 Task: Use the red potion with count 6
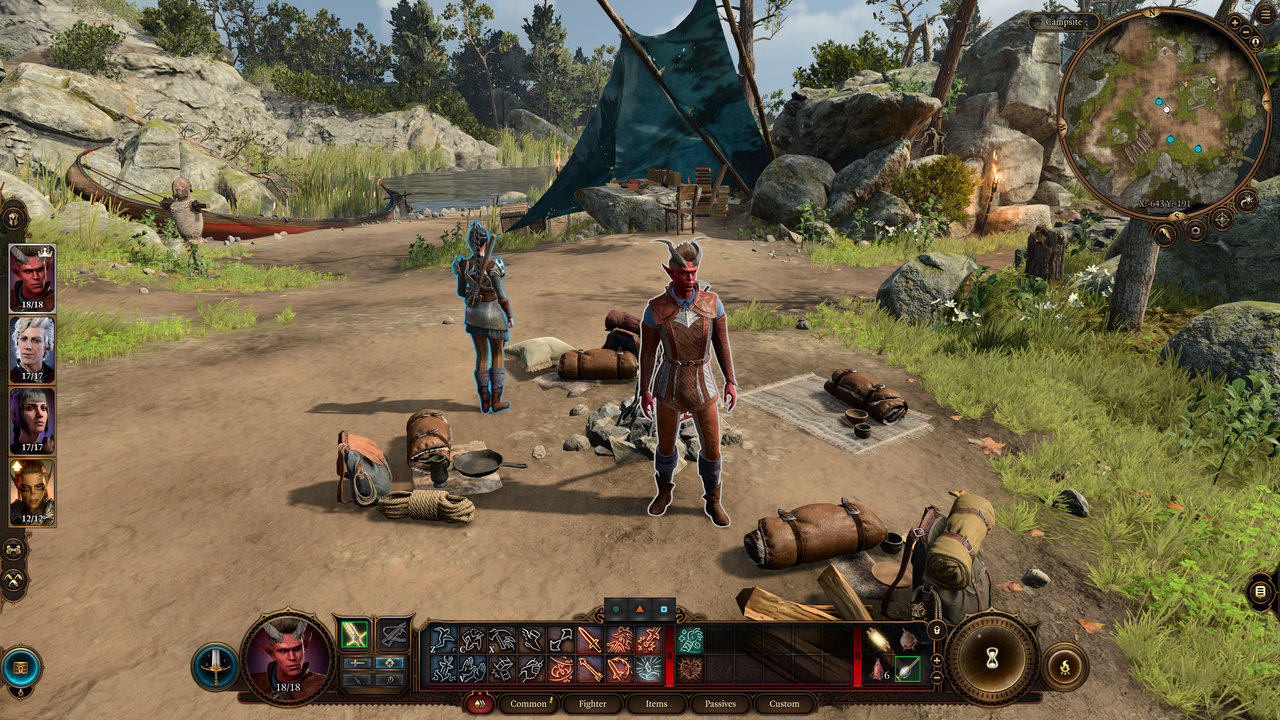(878, 669)
